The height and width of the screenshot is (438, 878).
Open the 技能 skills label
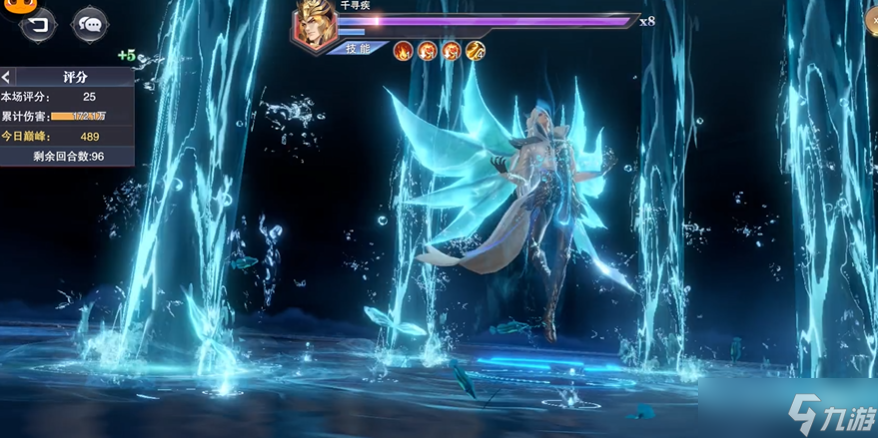[357, 49]
